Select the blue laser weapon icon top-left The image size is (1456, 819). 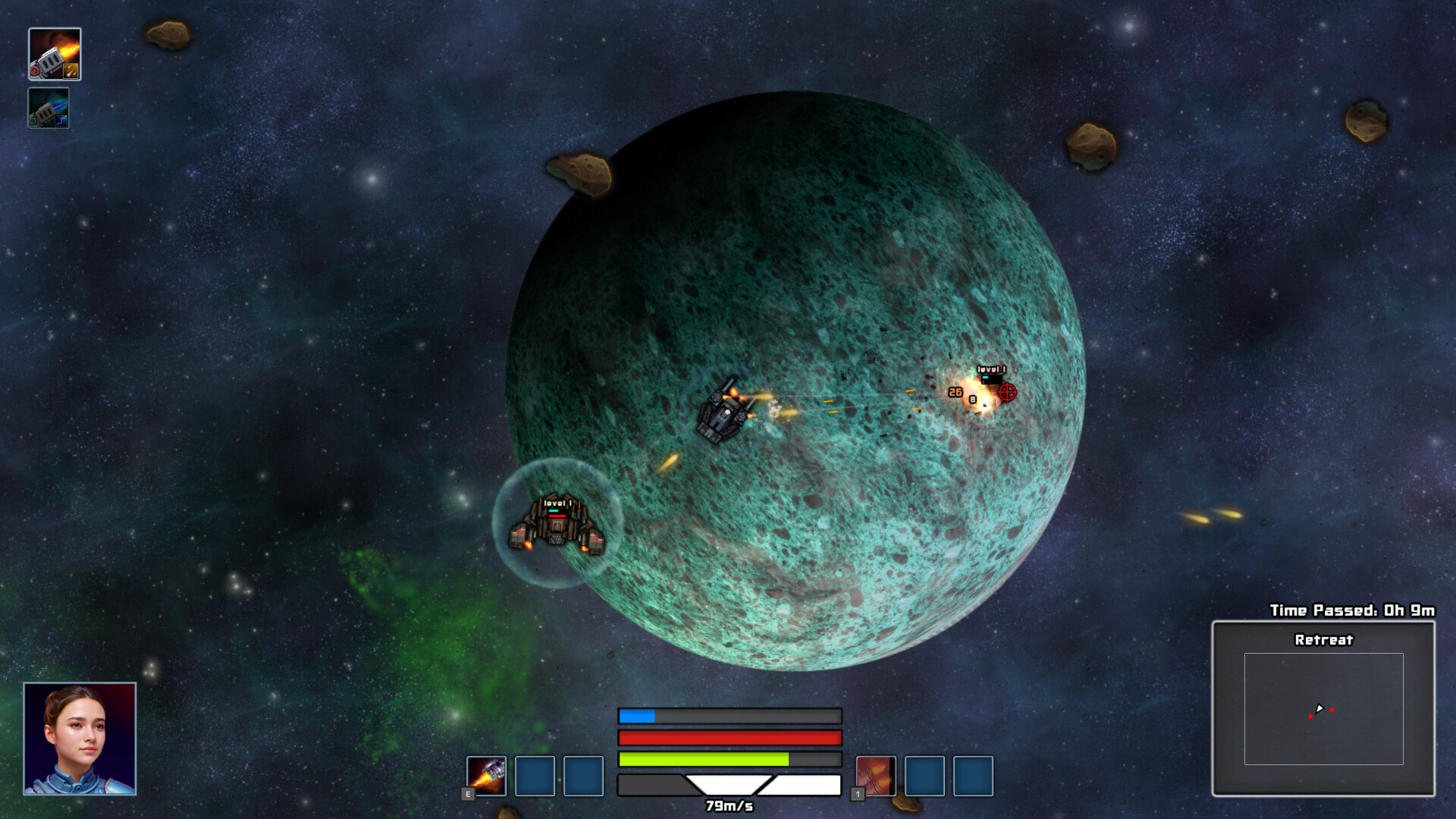click(x=49, y=108)
